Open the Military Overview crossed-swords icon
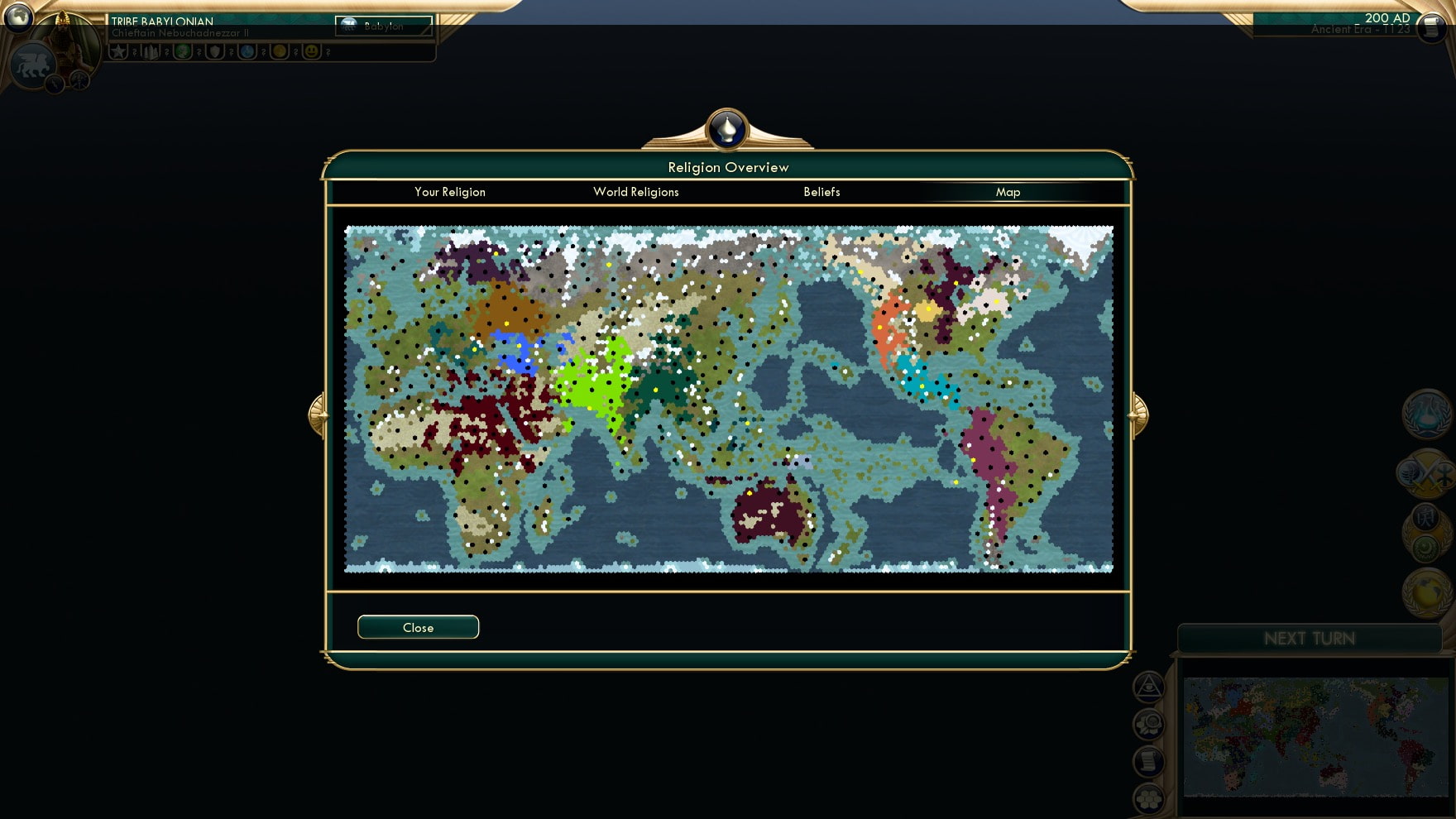1456x819 pixels. point(1425,475)
